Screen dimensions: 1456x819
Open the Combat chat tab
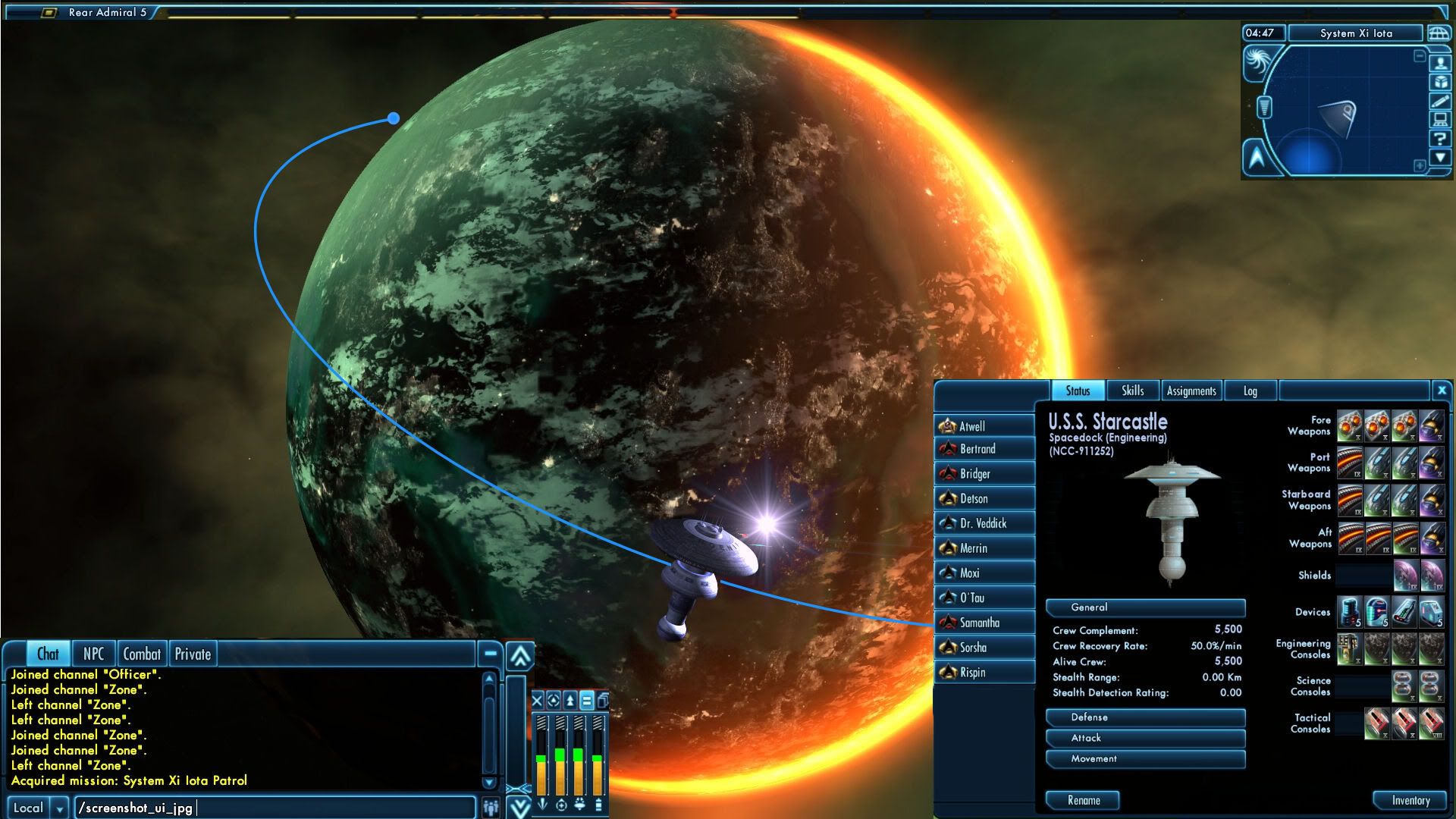143,653
